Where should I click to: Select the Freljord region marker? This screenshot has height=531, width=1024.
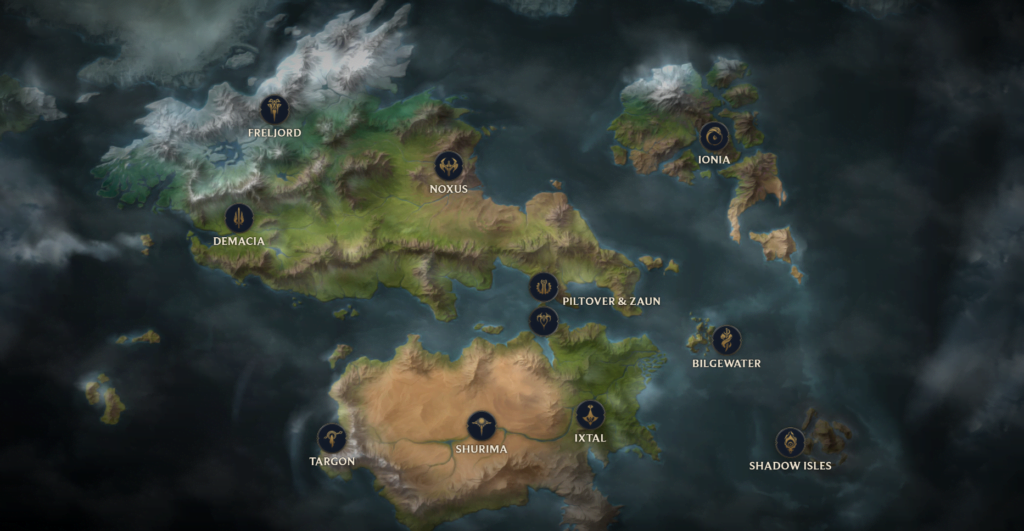pos(274,109)
